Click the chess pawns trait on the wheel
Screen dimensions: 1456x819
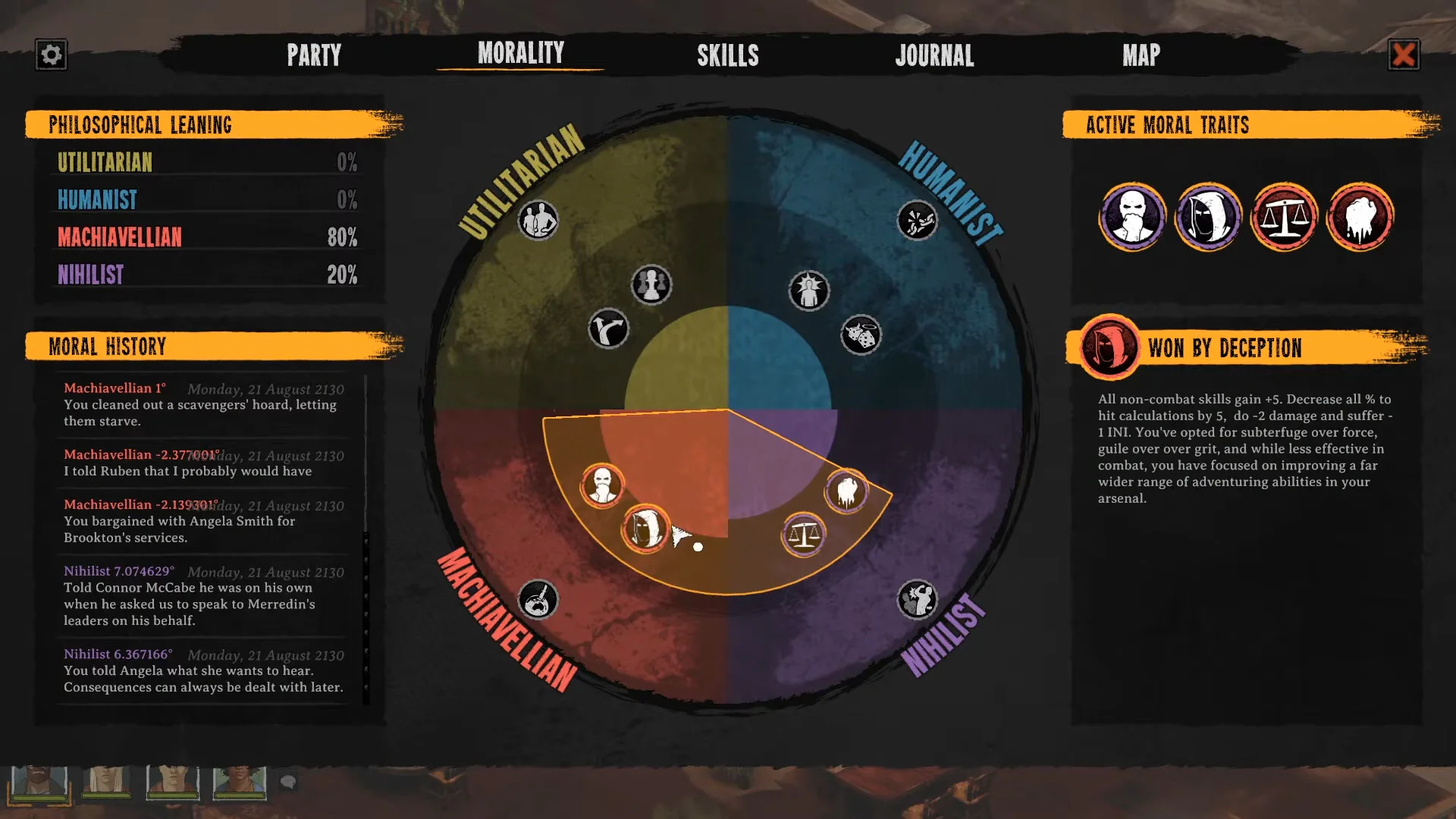[651, 285]
